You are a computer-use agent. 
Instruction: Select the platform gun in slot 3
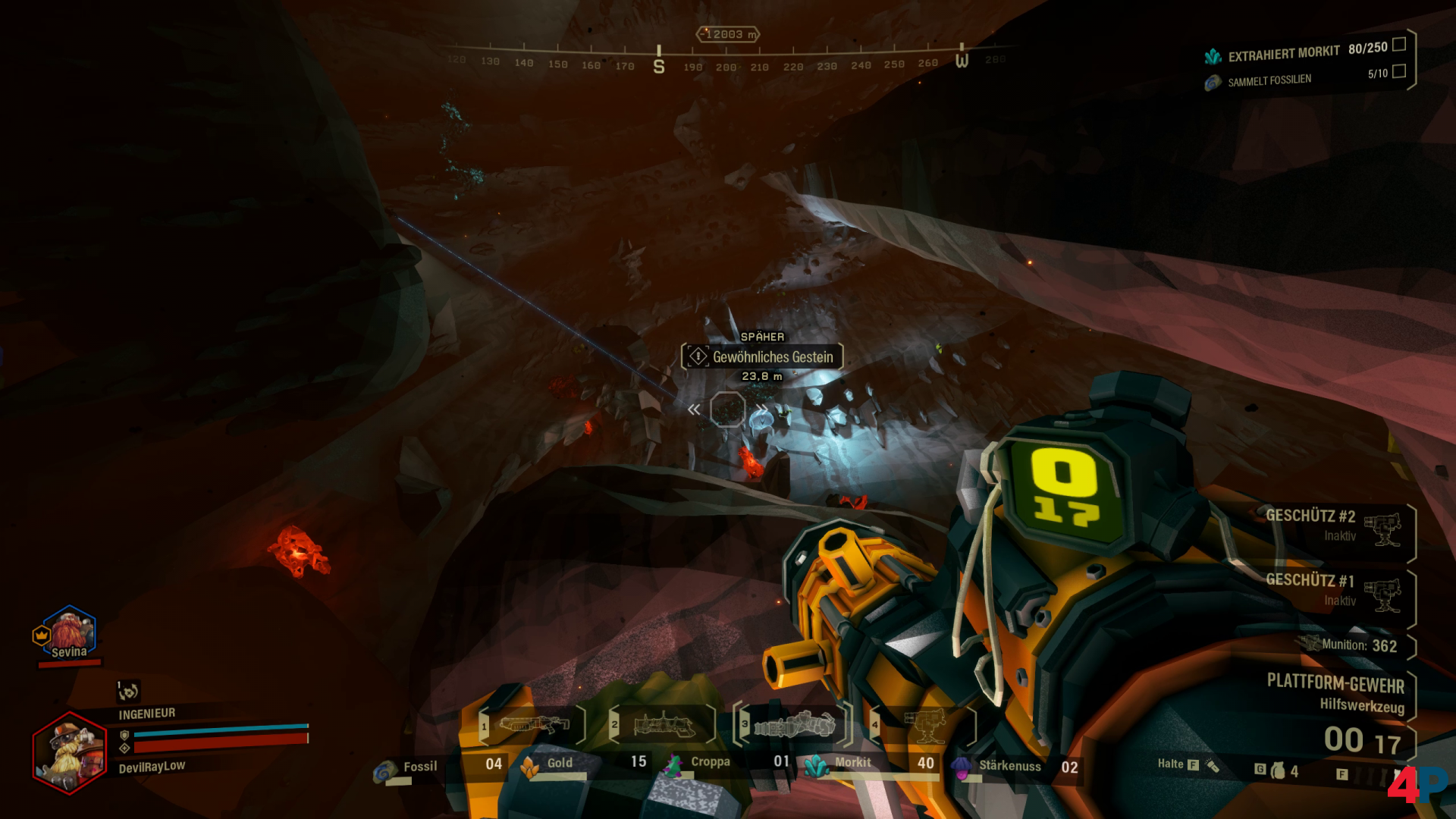[793, 725]
